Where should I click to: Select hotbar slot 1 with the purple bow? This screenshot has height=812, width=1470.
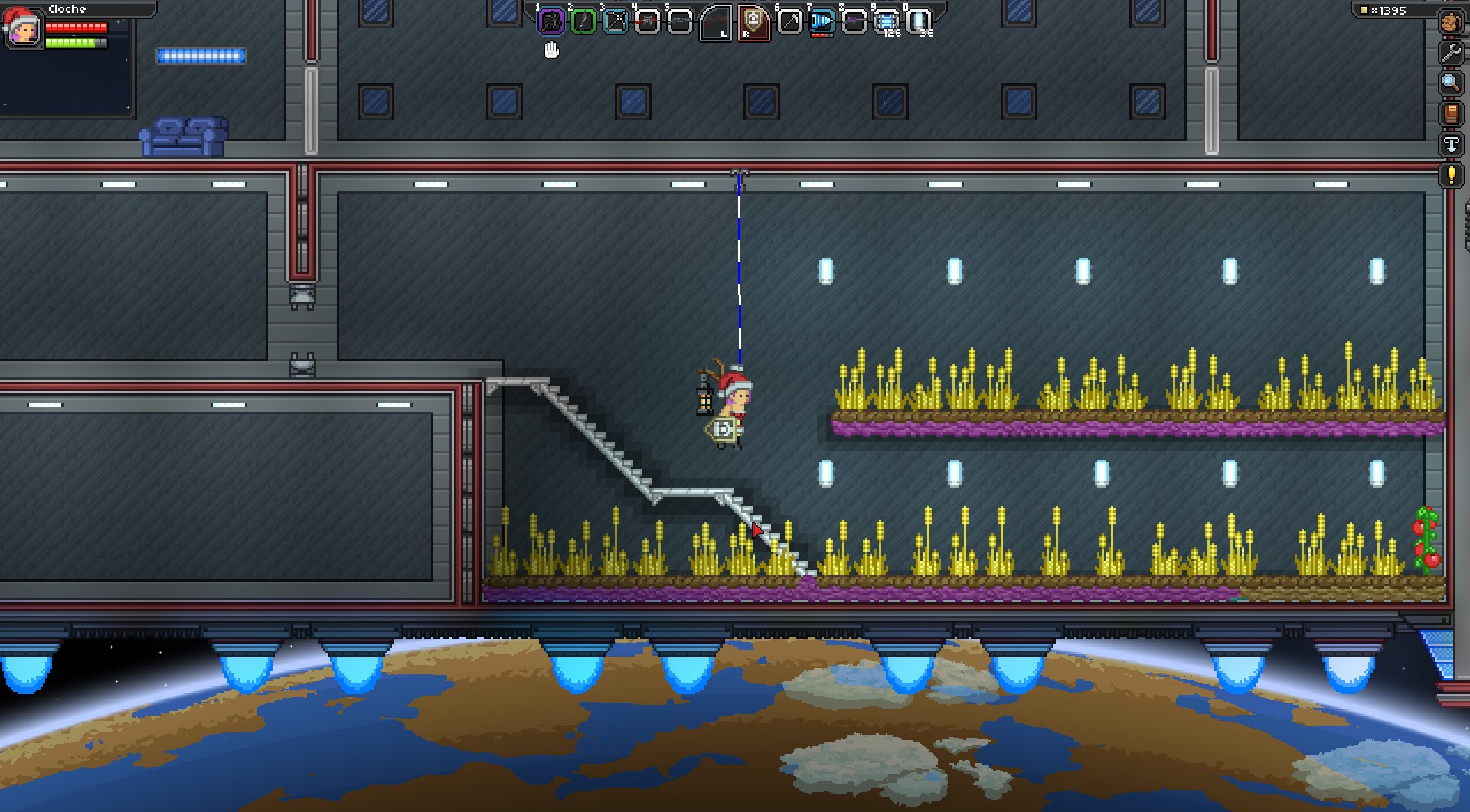tap(550, 21)
